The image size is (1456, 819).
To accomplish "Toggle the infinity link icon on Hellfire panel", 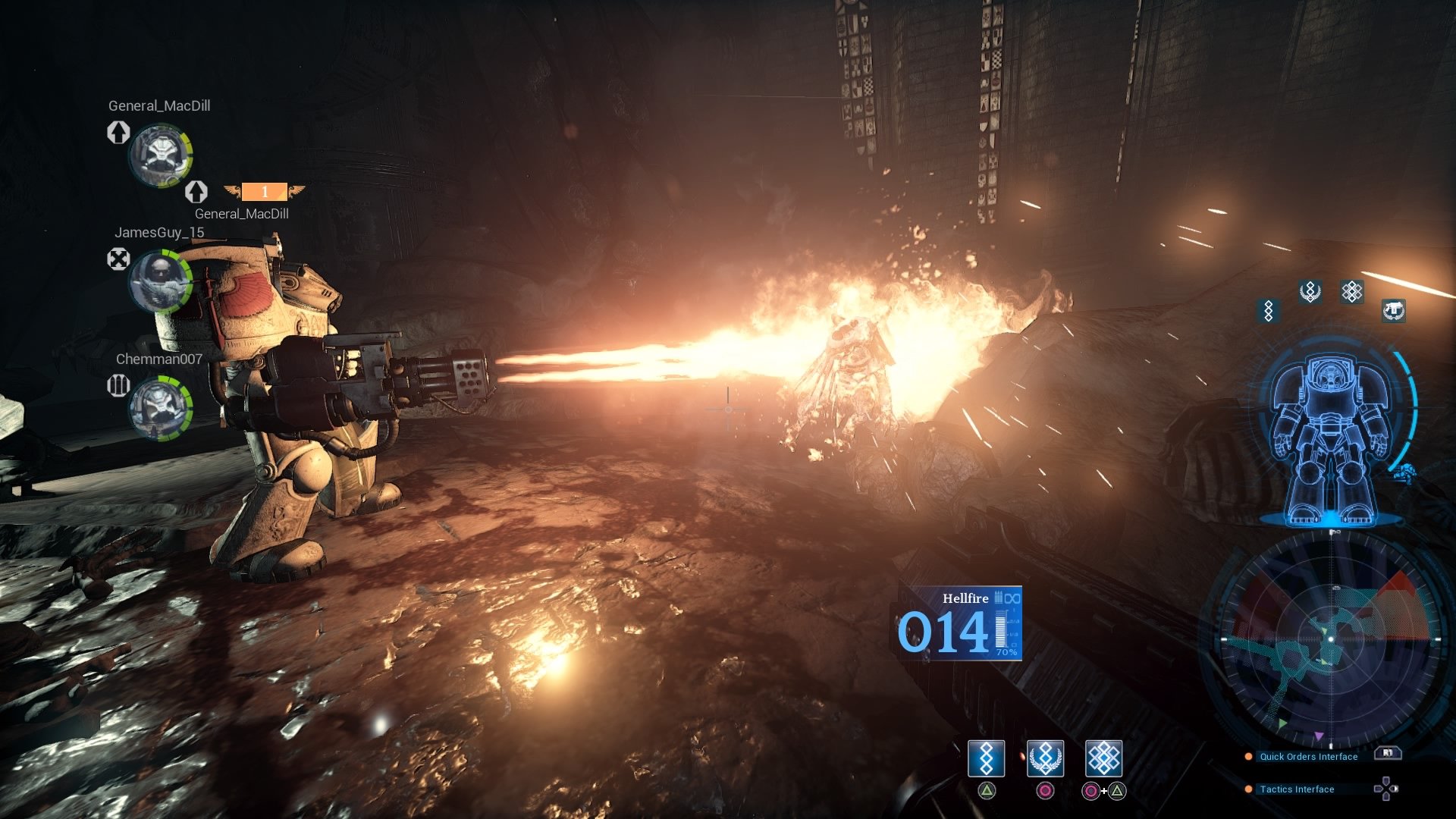I will coord(1014,598).
